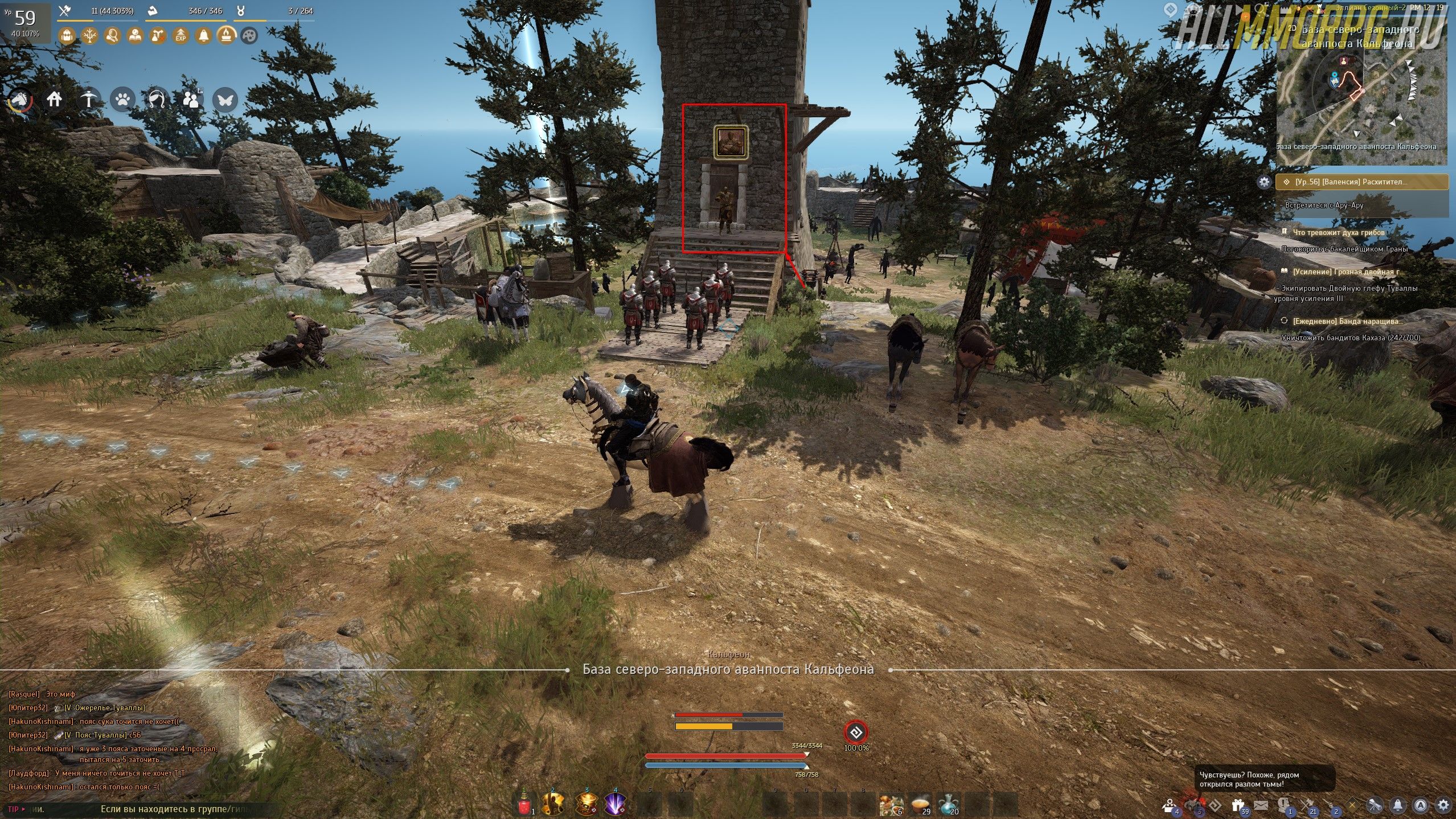This screenshot has width=1456, height=819.
Task: Open the gear settings icon in bottom bar
Action: (1443, 805)
